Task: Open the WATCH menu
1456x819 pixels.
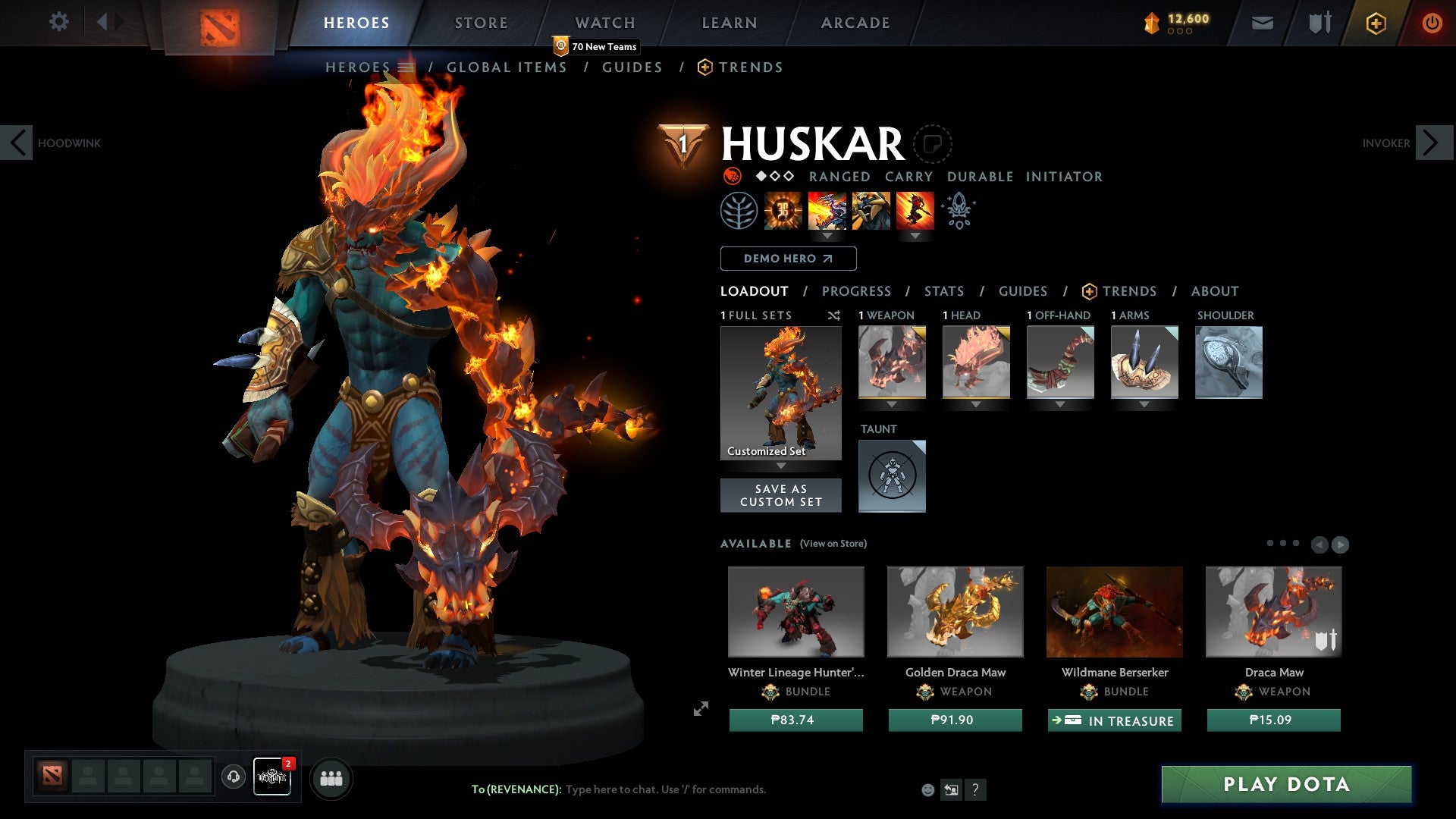Action: tap(605, 23)
